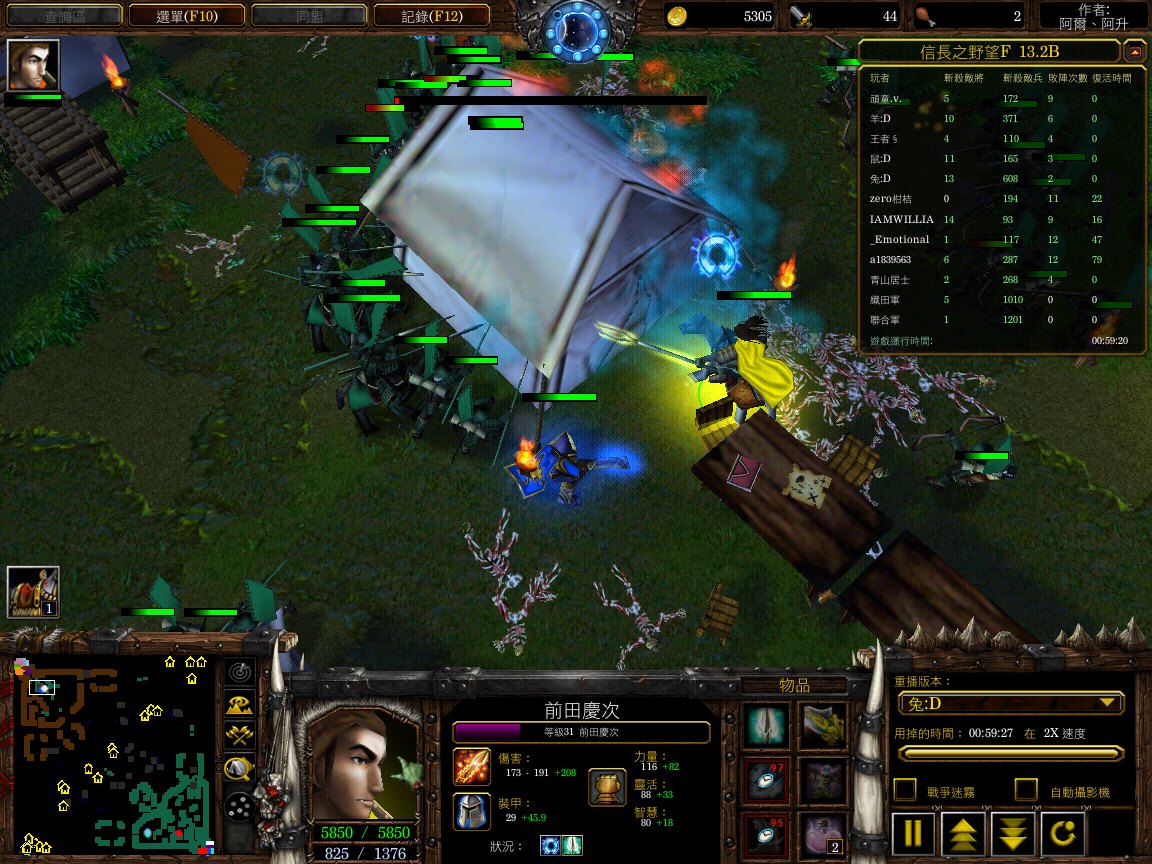Open the menu (F10) button
The width and height of the screenshot is (1152, 864).
coord(187,15)
